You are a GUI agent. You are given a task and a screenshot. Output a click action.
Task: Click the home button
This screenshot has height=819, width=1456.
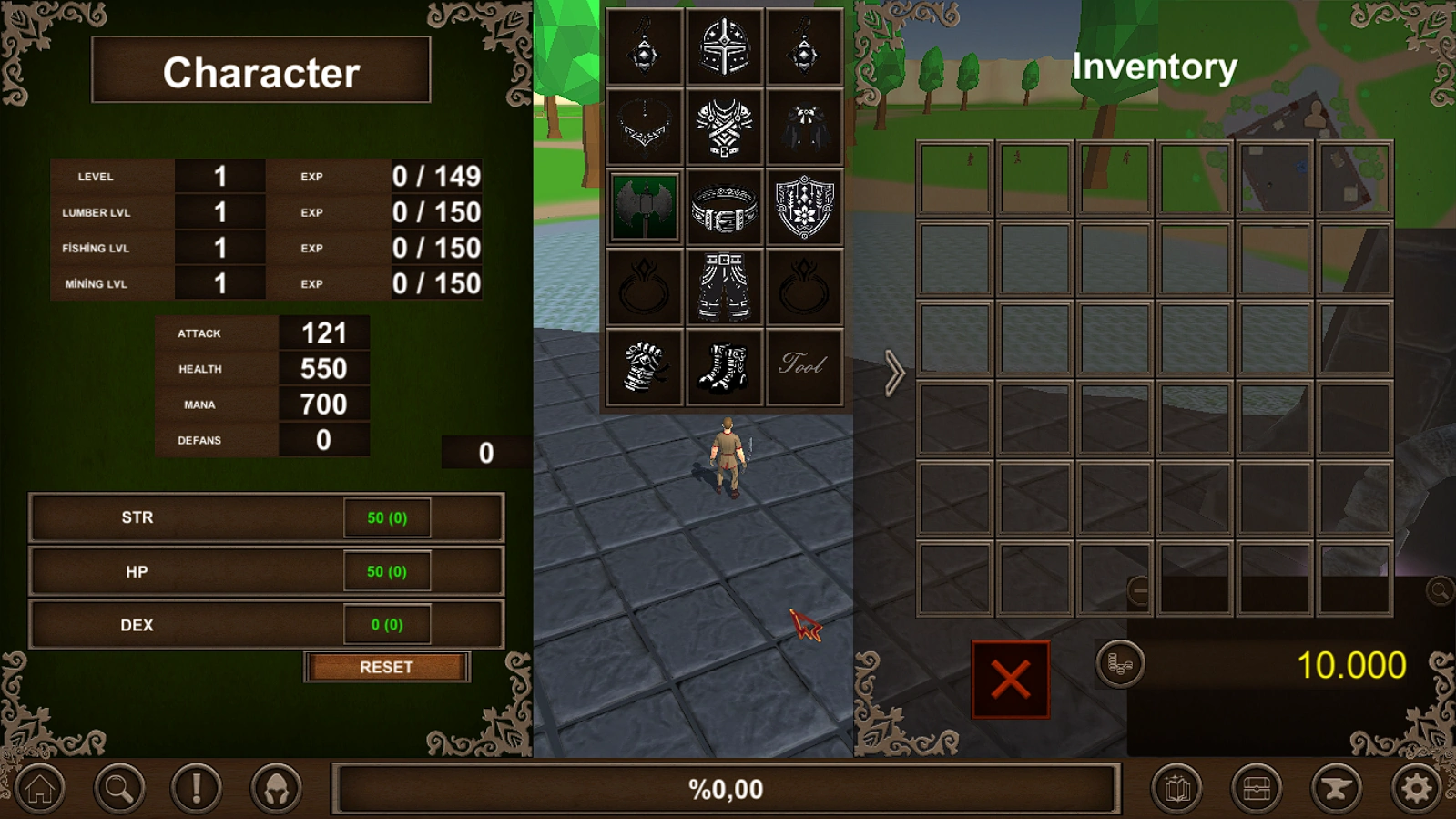tap(37, 789)
